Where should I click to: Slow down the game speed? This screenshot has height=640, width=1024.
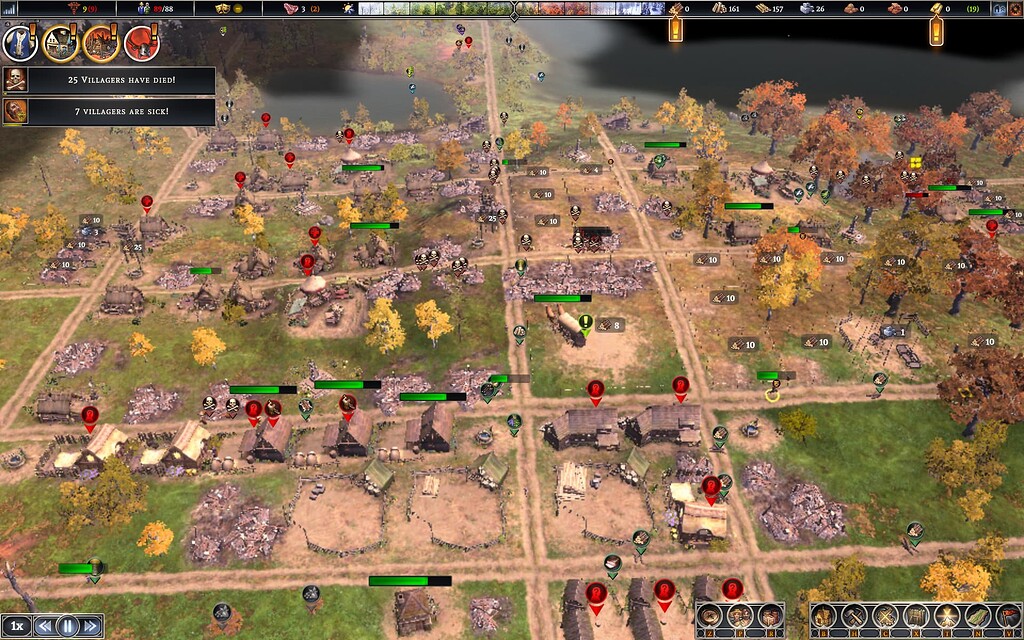tap(43, 626)
